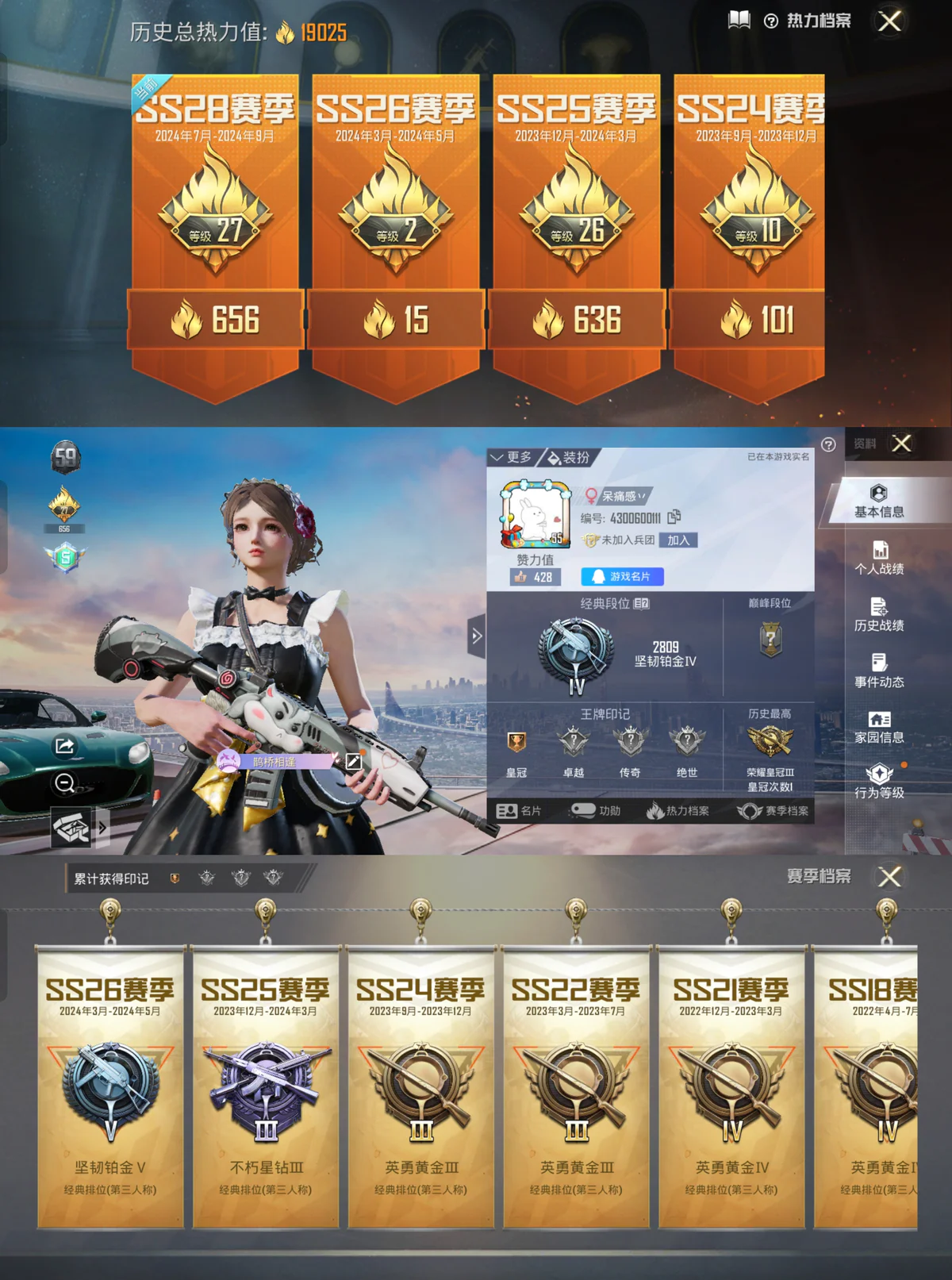Click the 加入 button to join a 兵团
The image size is (952, 1280).
678,540
